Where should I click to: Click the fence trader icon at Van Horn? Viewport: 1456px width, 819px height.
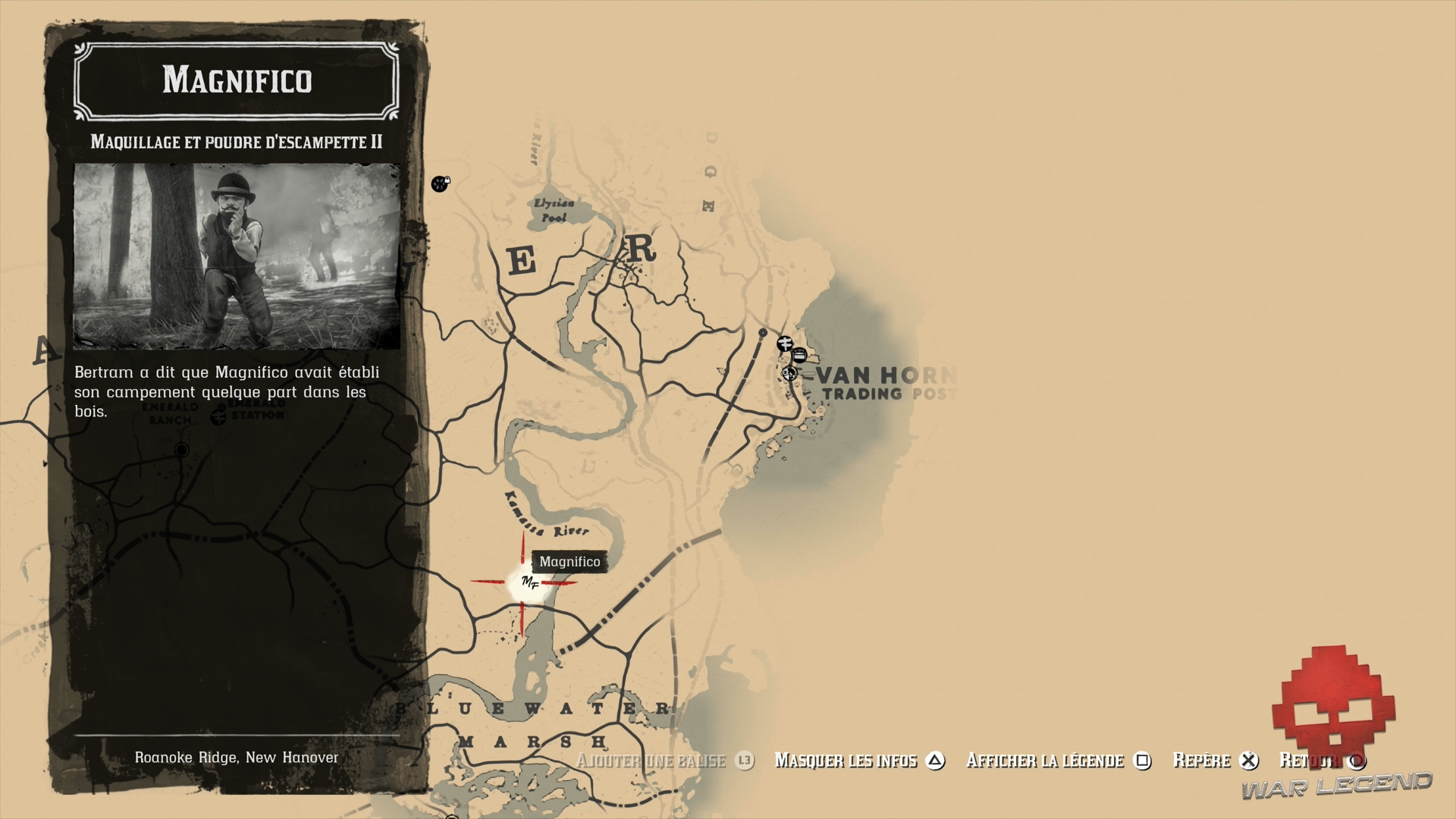pyautogui.click(x=789, y=373)
